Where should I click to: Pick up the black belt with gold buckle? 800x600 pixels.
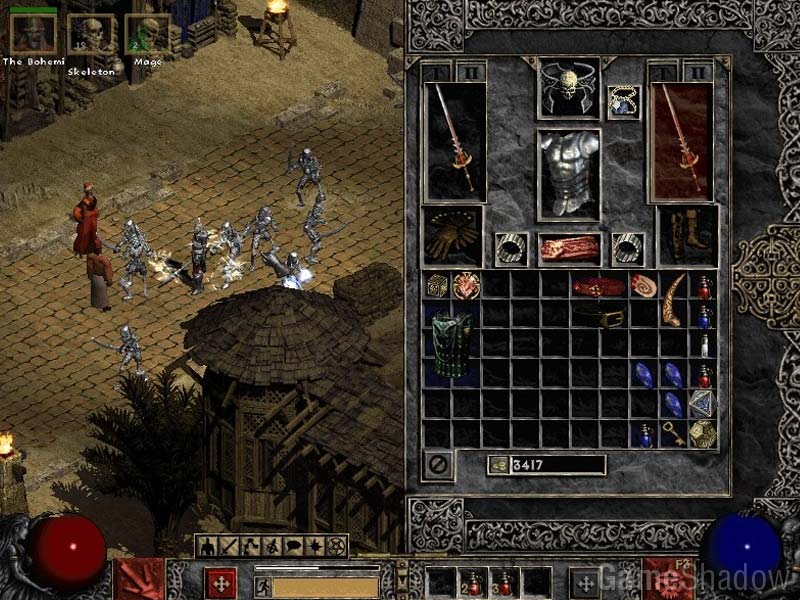pyautogui.click(x=600, y=317)
